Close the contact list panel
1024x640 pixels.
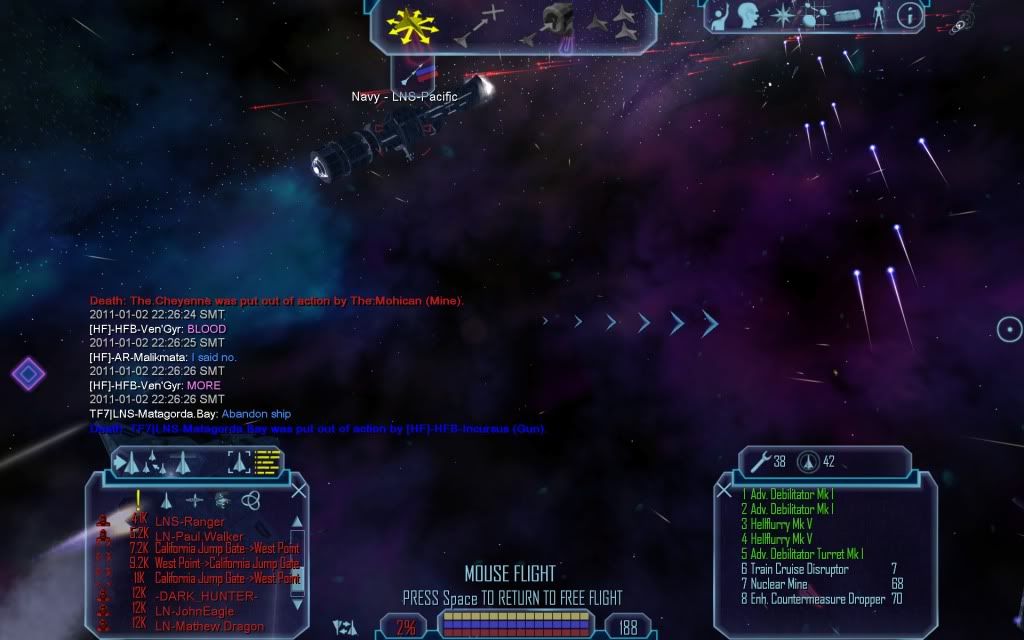point(298,490)
